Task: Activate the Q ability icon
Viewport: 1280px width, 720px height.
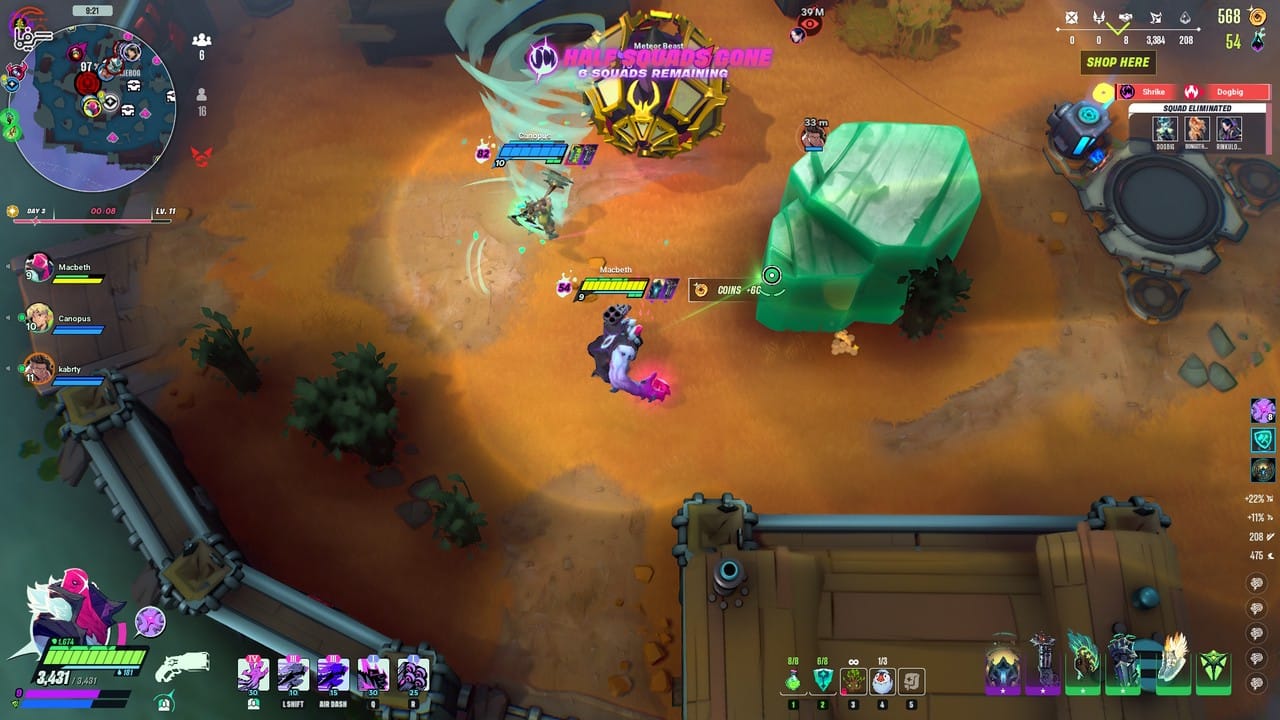Action: [373, 674]
